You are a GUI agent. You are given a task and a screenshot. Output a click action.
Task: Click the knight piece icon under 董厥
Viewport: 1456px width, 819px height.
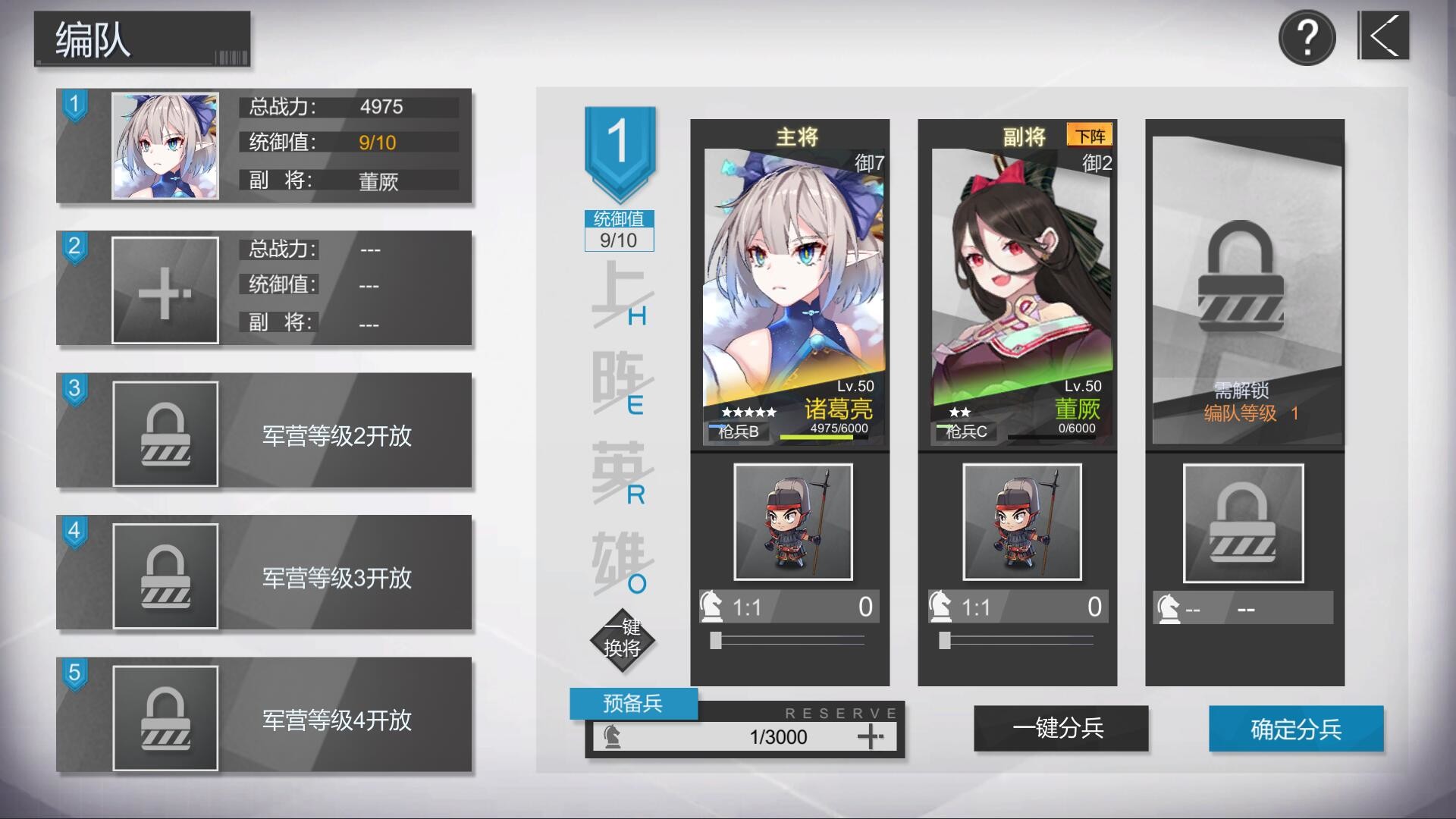(x=940, y=606)
